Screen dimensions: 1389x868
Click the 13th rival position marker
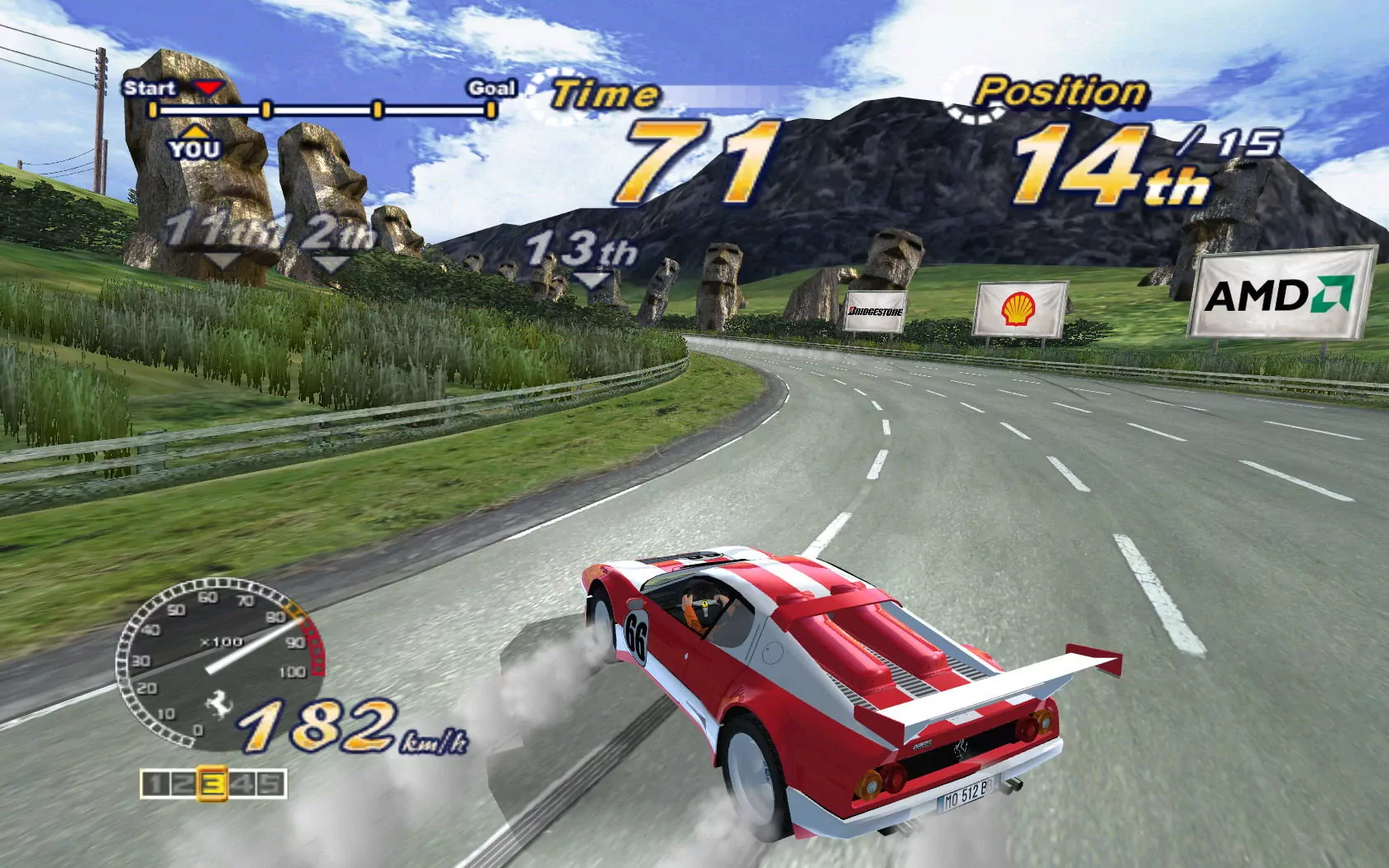point(581,252)
